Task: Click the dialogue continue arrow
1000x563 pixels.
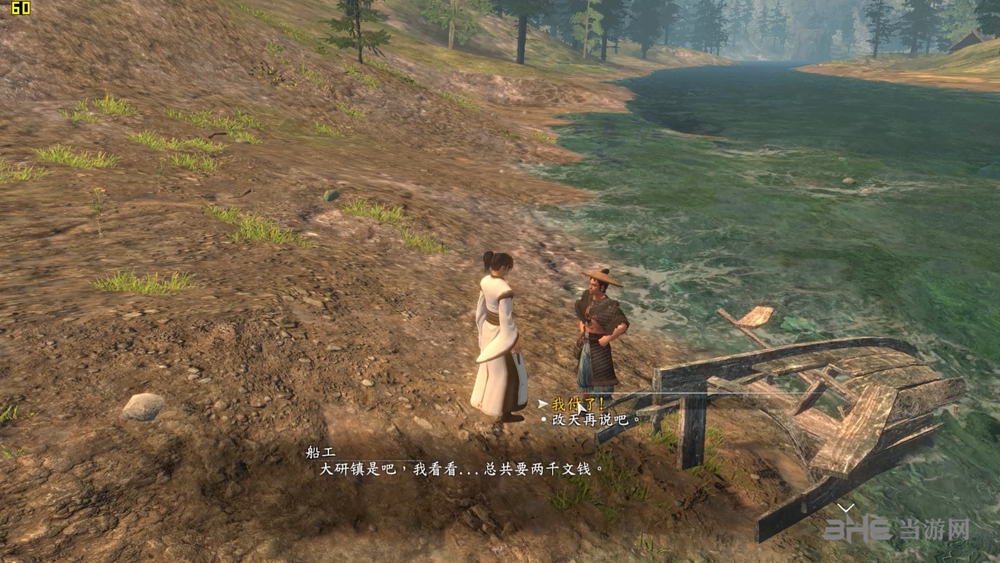Action: (846, 508)
